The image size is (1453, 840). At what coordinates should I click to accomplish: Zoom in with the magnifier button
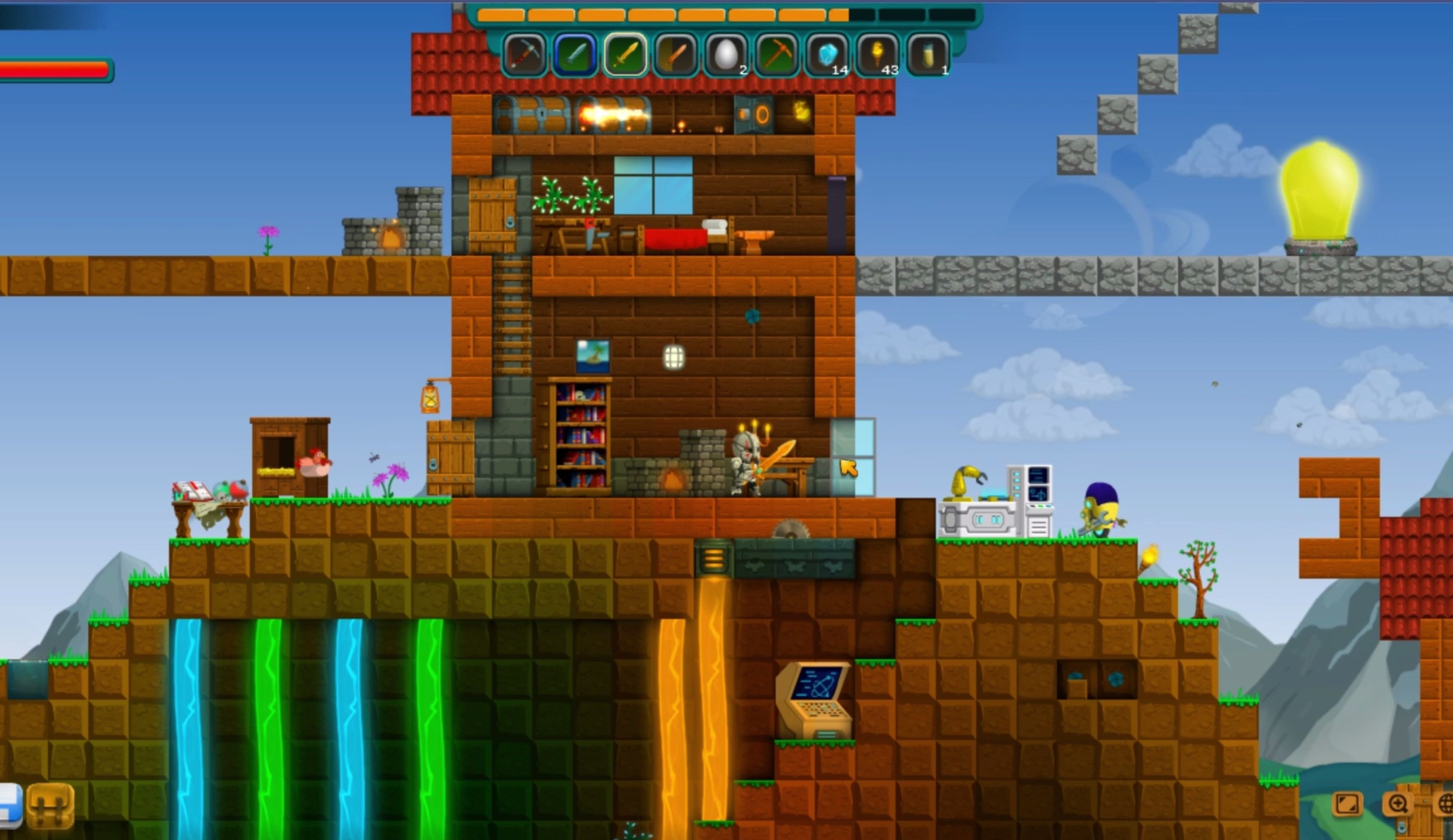1398,804
